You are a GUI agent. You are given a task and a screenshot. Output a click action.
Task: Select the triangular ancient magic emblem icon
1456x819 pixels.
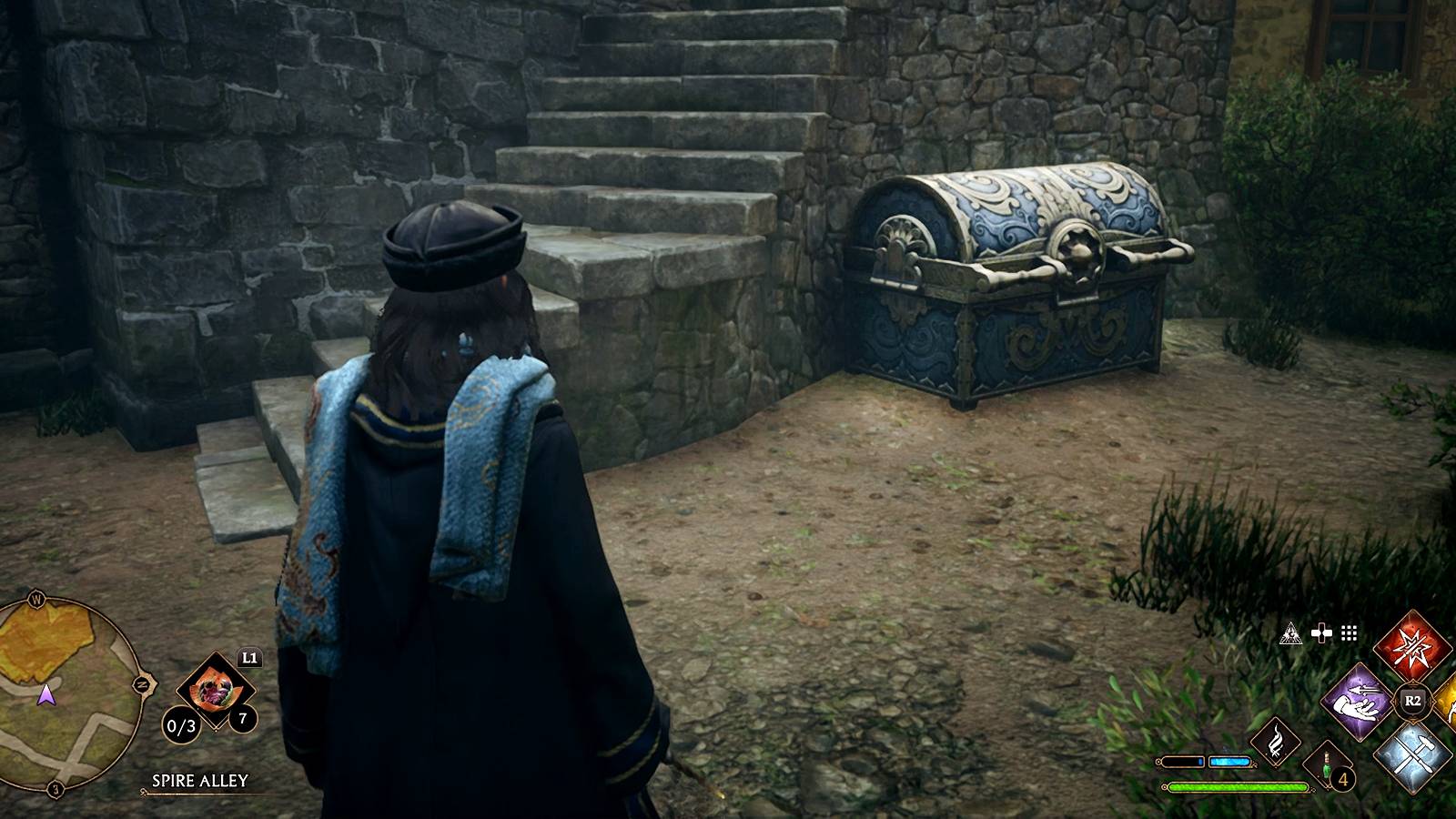[x=1292, y=634]
